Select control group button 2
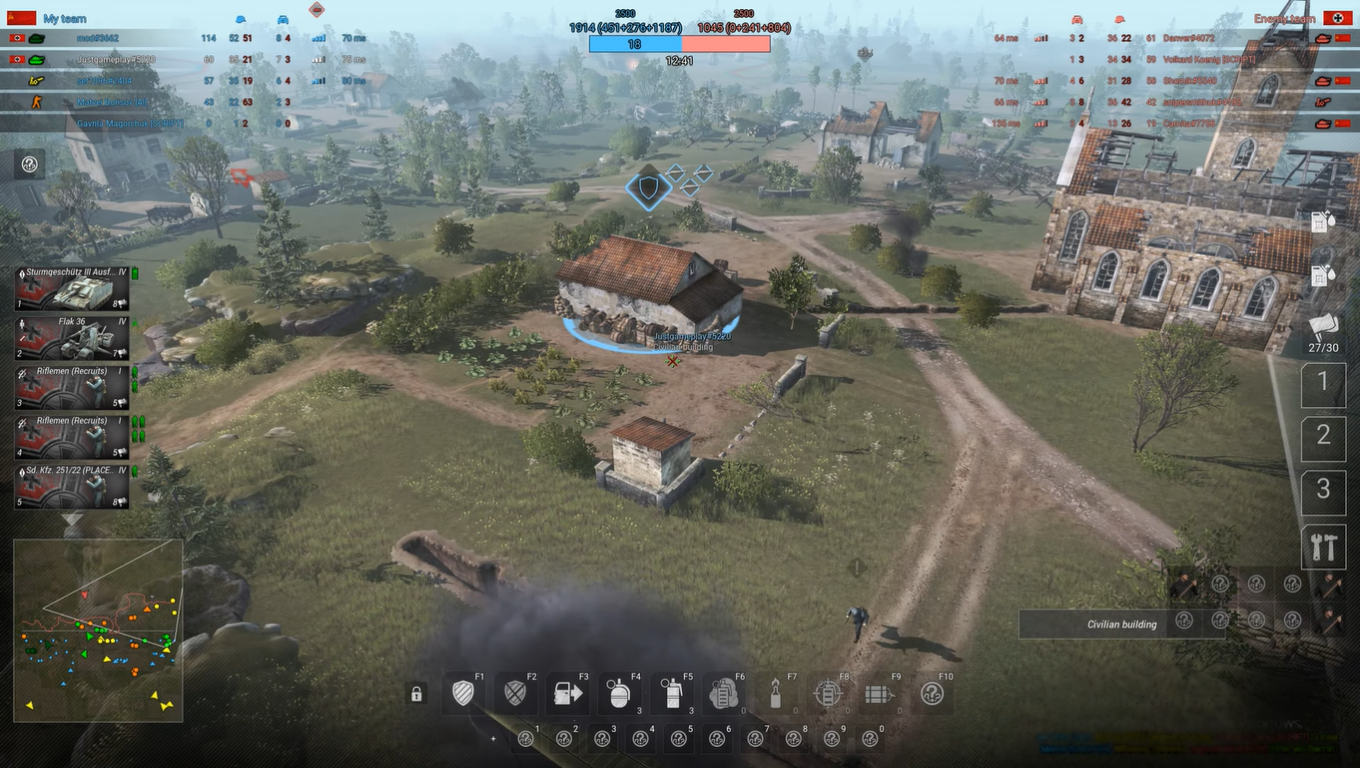Viewport: 1360px width, 768px height. tap(1323, 438)
